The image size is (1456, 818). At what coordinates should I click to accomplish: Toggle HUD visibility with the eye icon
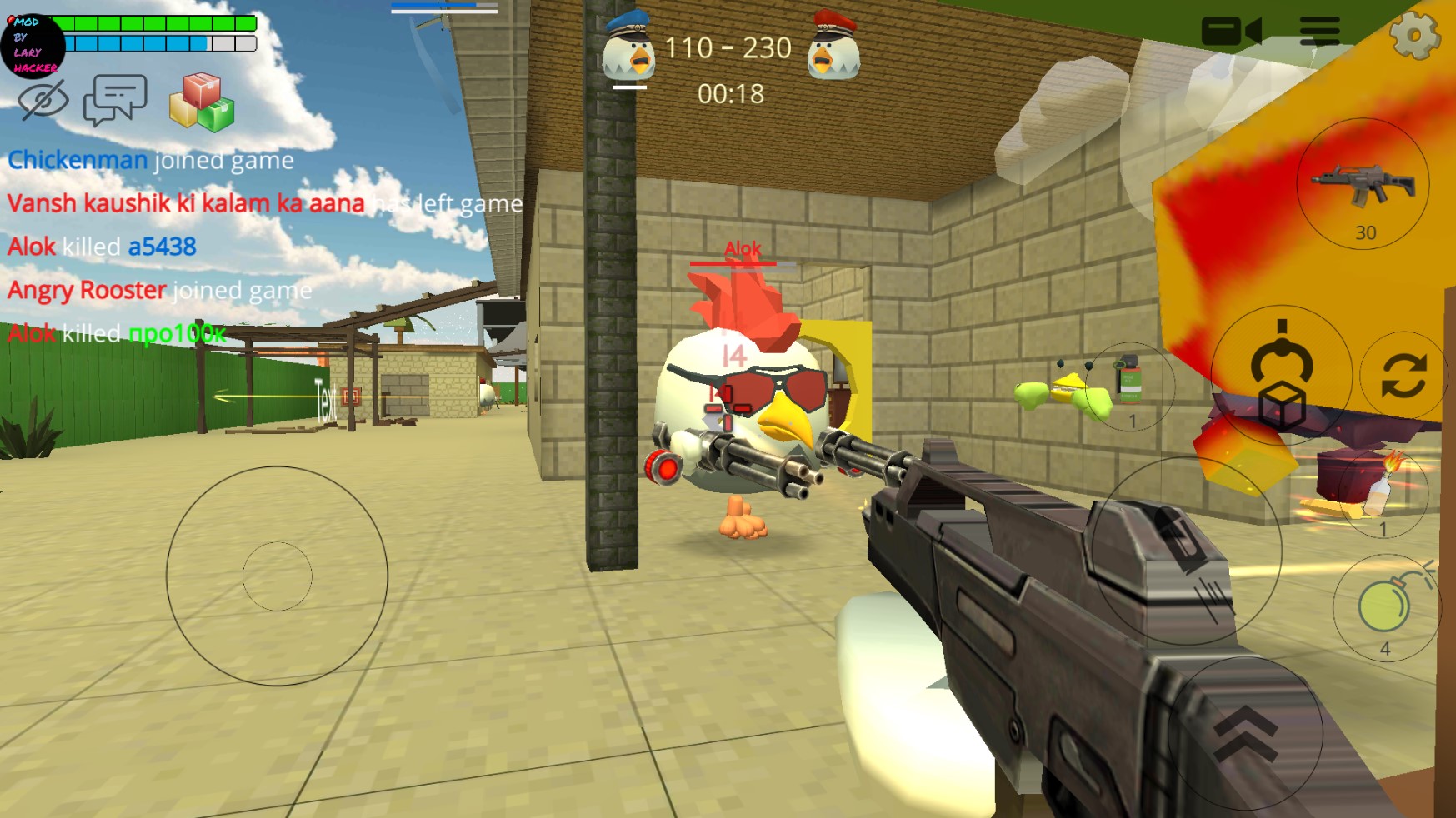coord(43,100)
